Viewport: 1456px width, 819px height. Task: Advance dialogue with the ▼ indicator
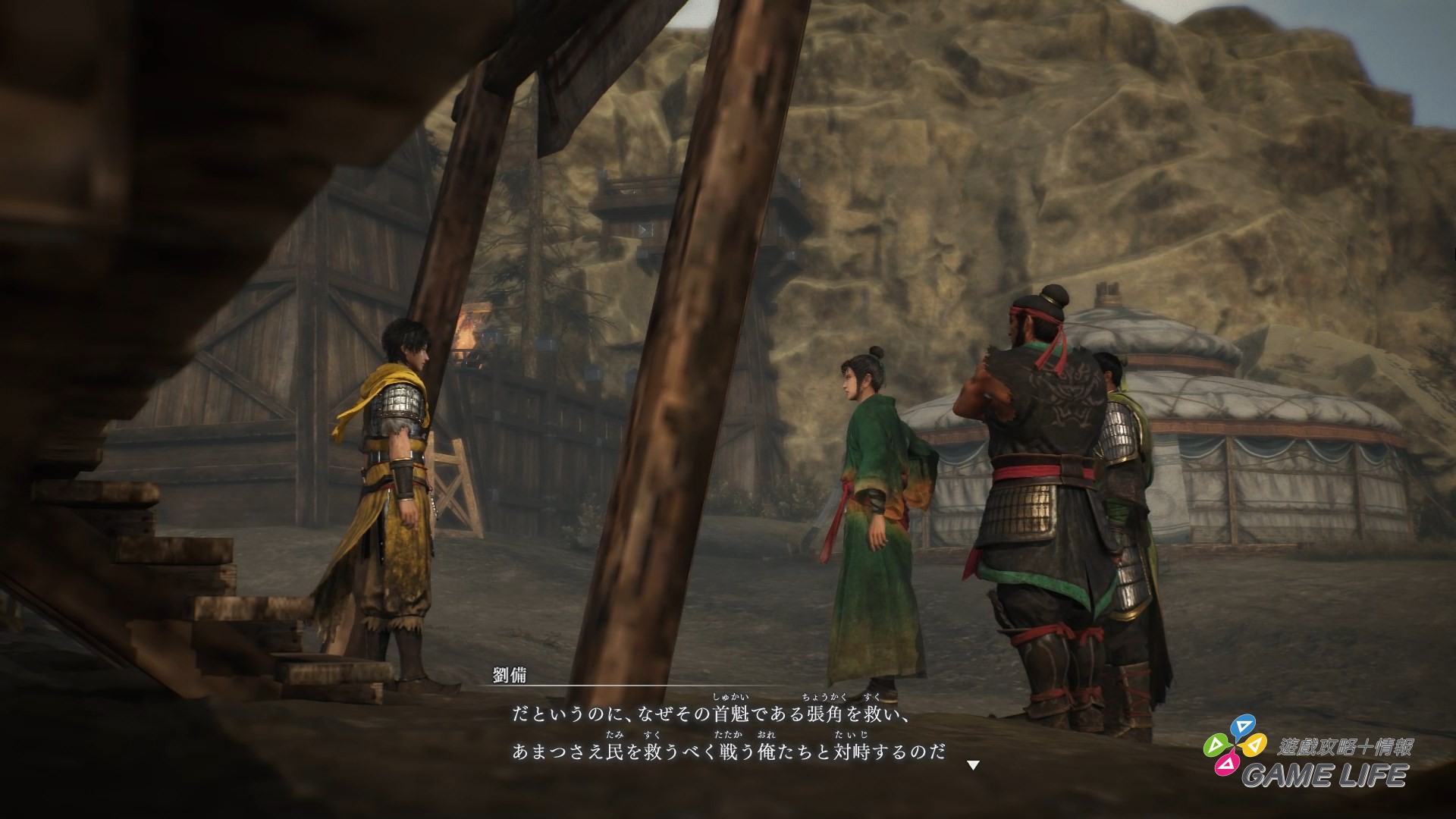point(973,764)
